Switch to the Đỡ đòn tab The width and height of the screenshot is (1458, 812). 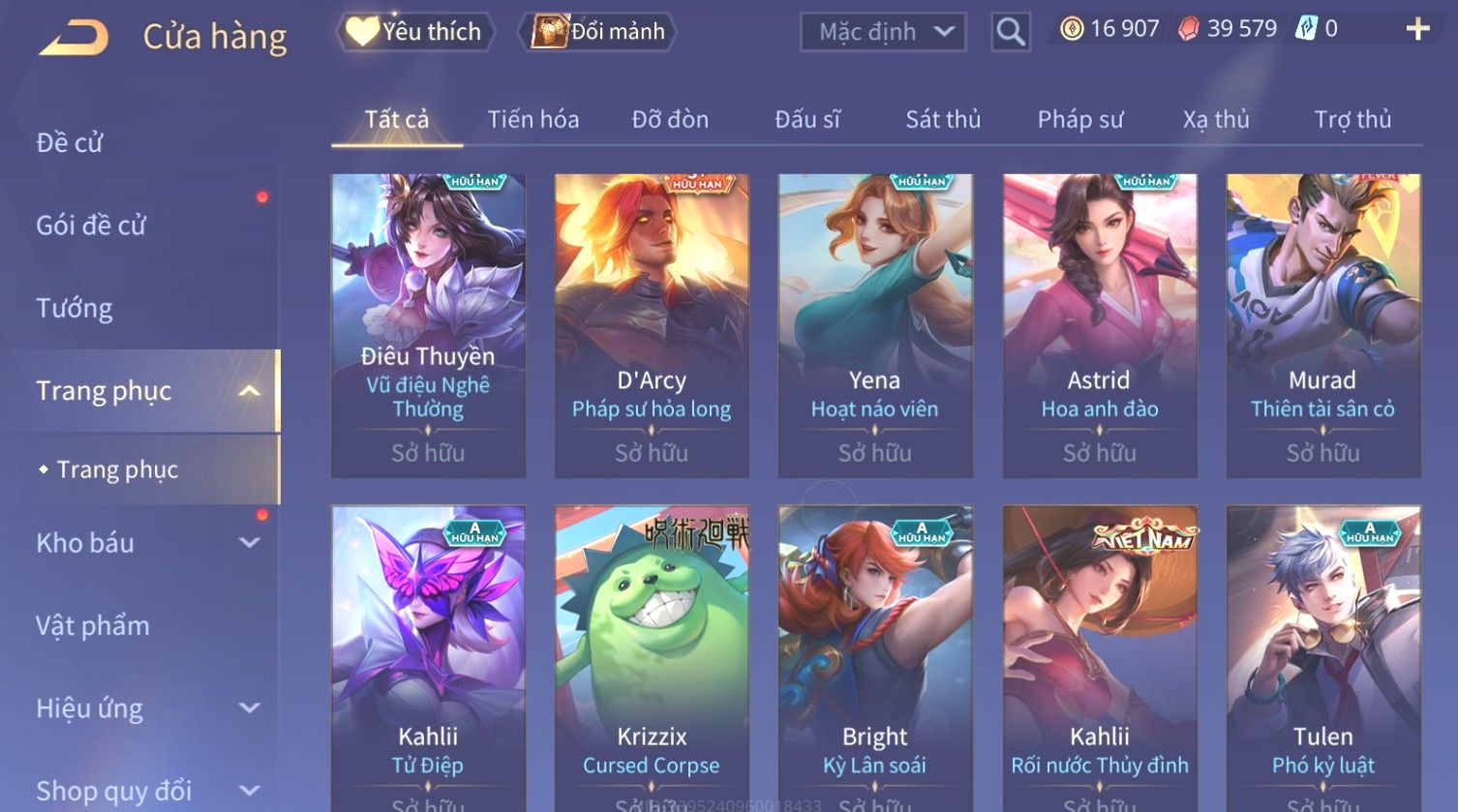[670, 120]
